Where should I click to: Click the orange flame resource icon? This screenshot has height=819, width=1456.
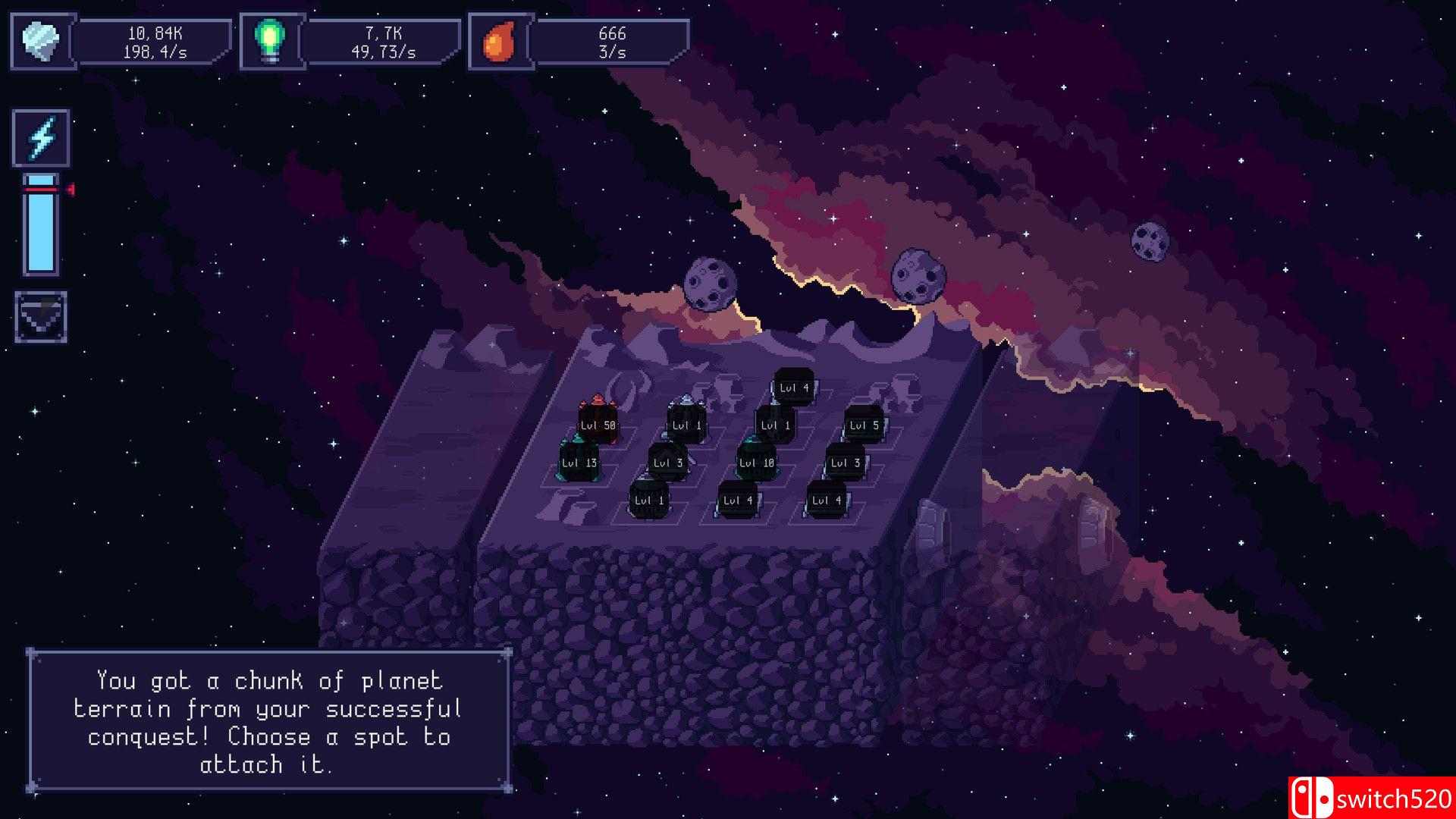(500, 42)
